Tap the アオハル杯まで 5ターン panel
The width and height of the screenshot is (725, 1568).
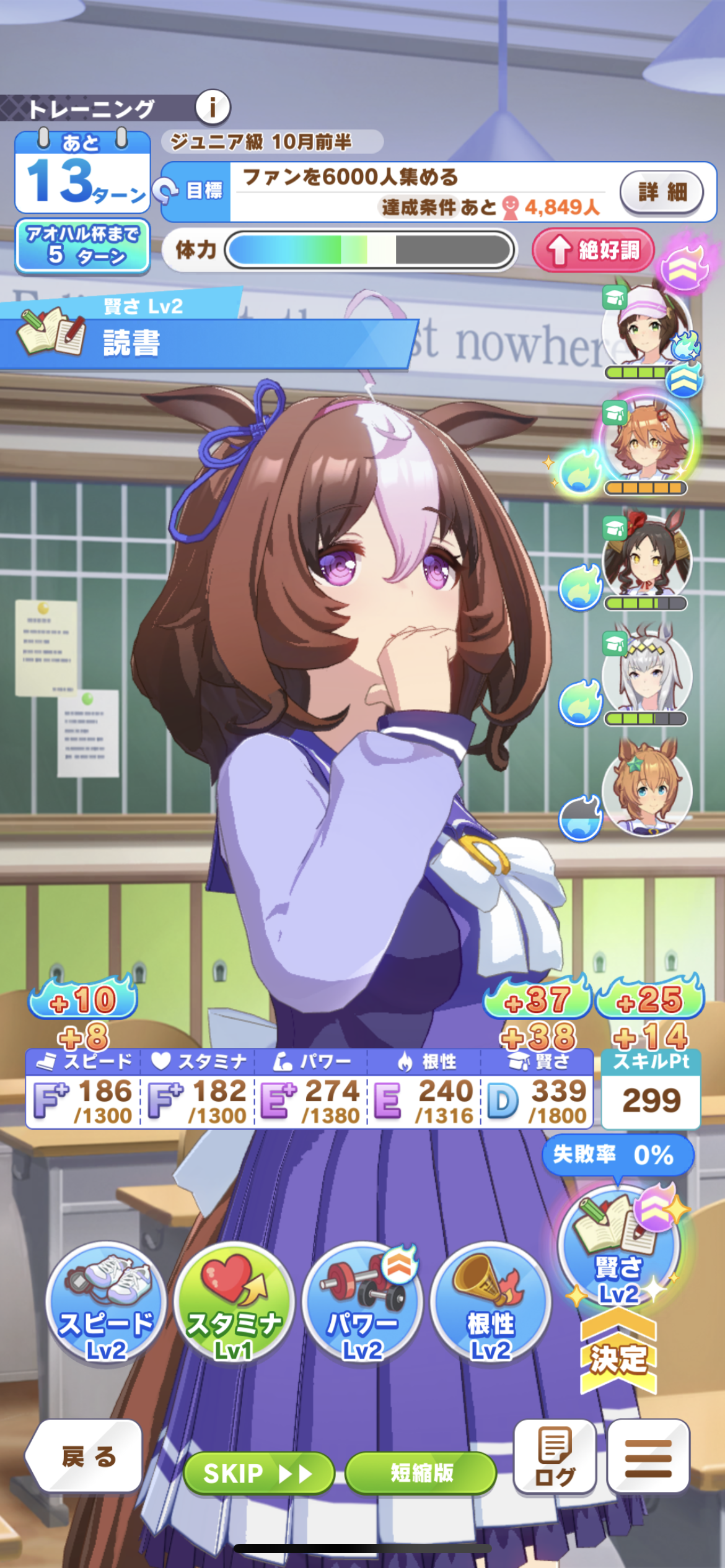pos(82,246)
